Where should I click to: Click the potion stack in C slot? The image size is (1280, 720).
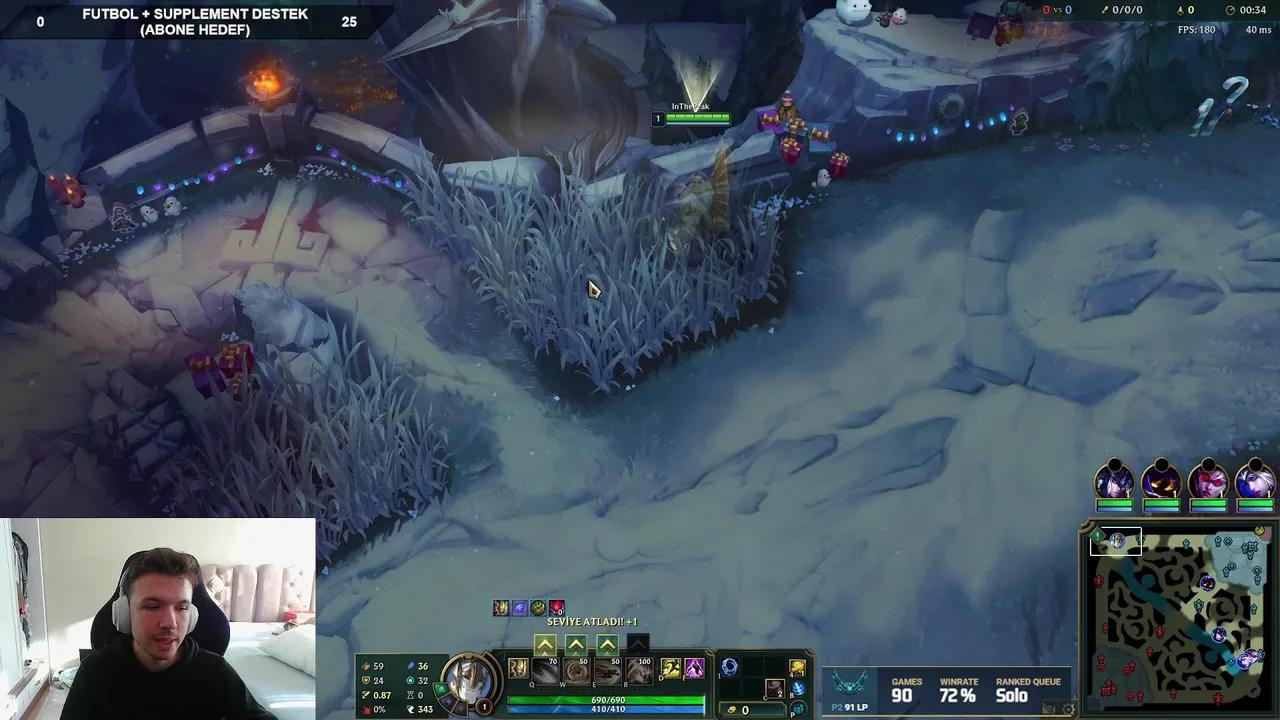coord(774,688)
